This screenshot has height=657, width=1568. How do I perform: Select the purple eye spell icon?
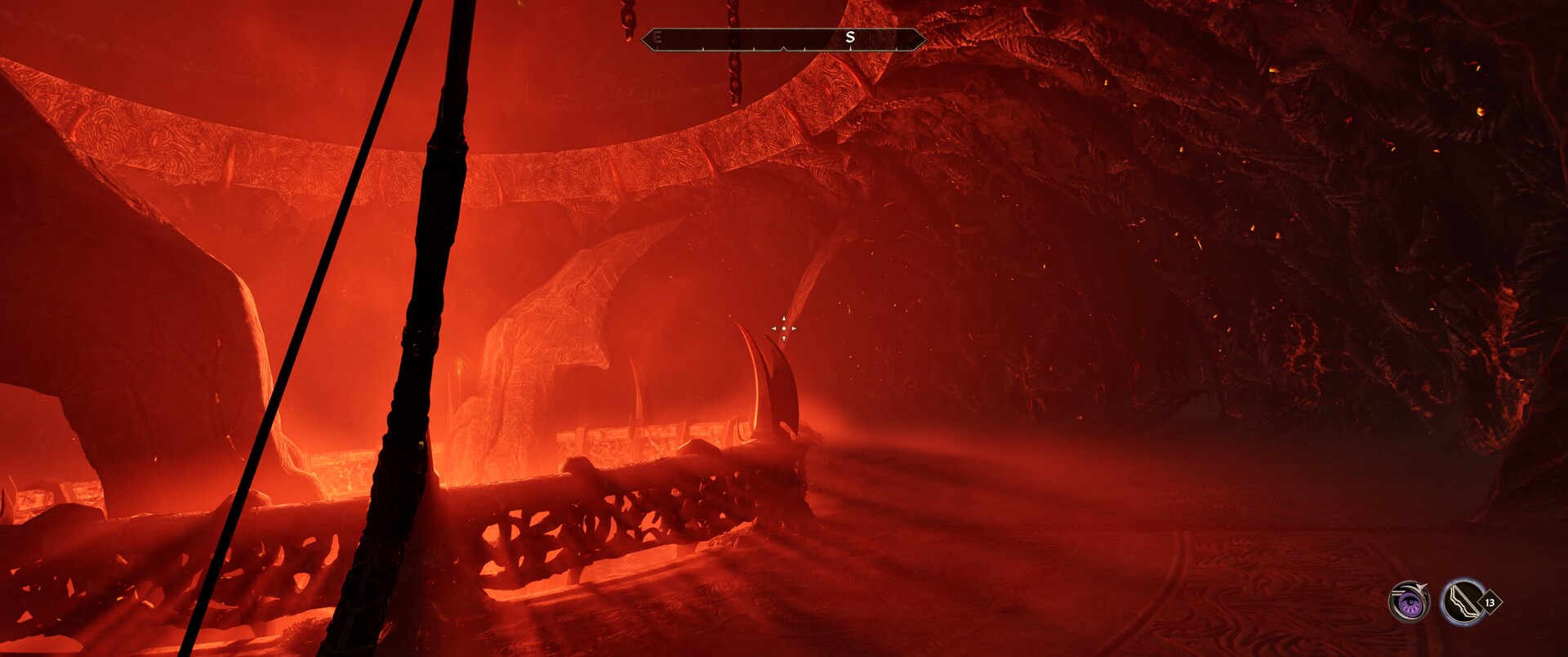[1409, 603]
